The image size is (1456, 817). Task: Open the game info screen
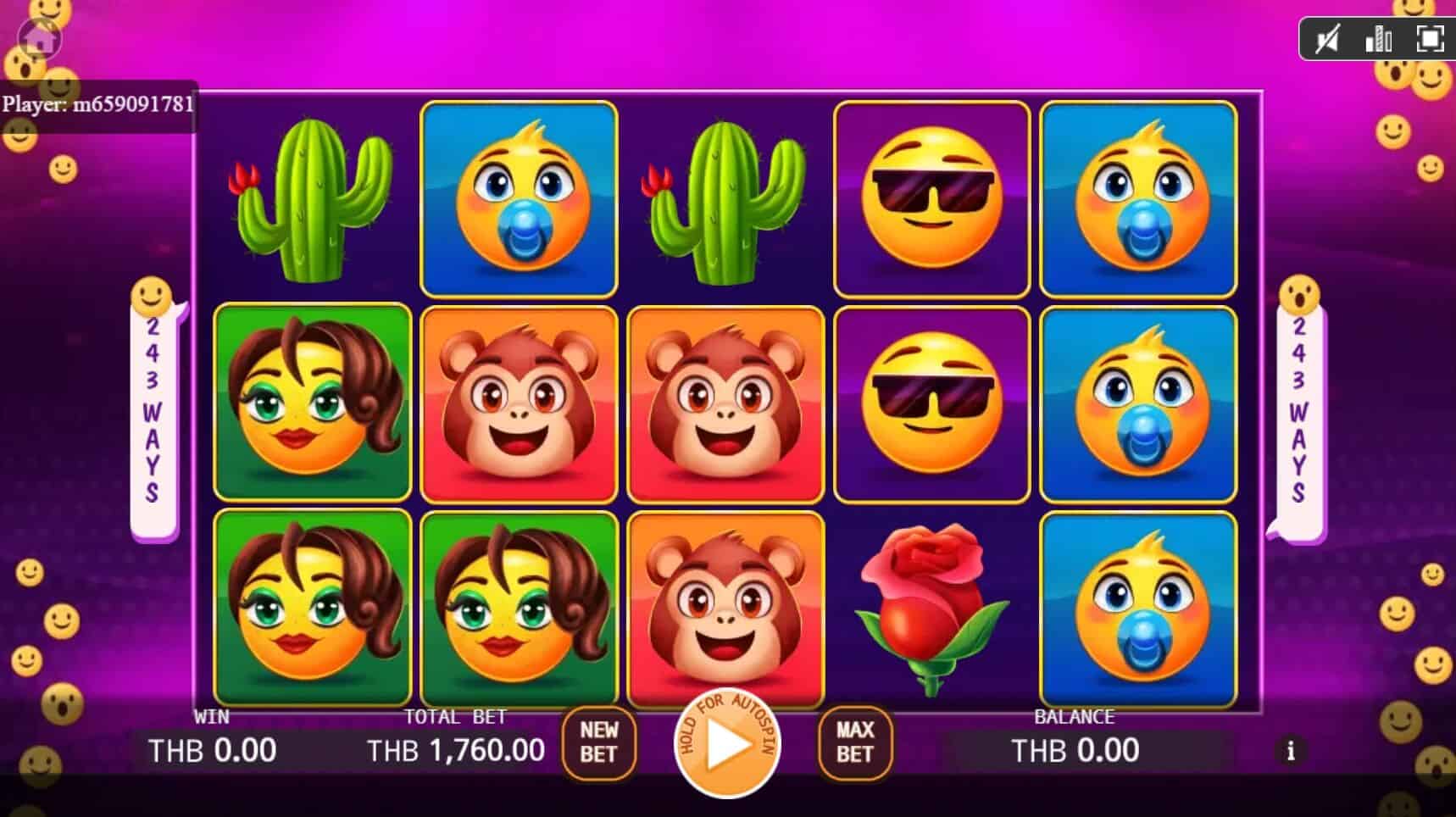(1292, 751)
